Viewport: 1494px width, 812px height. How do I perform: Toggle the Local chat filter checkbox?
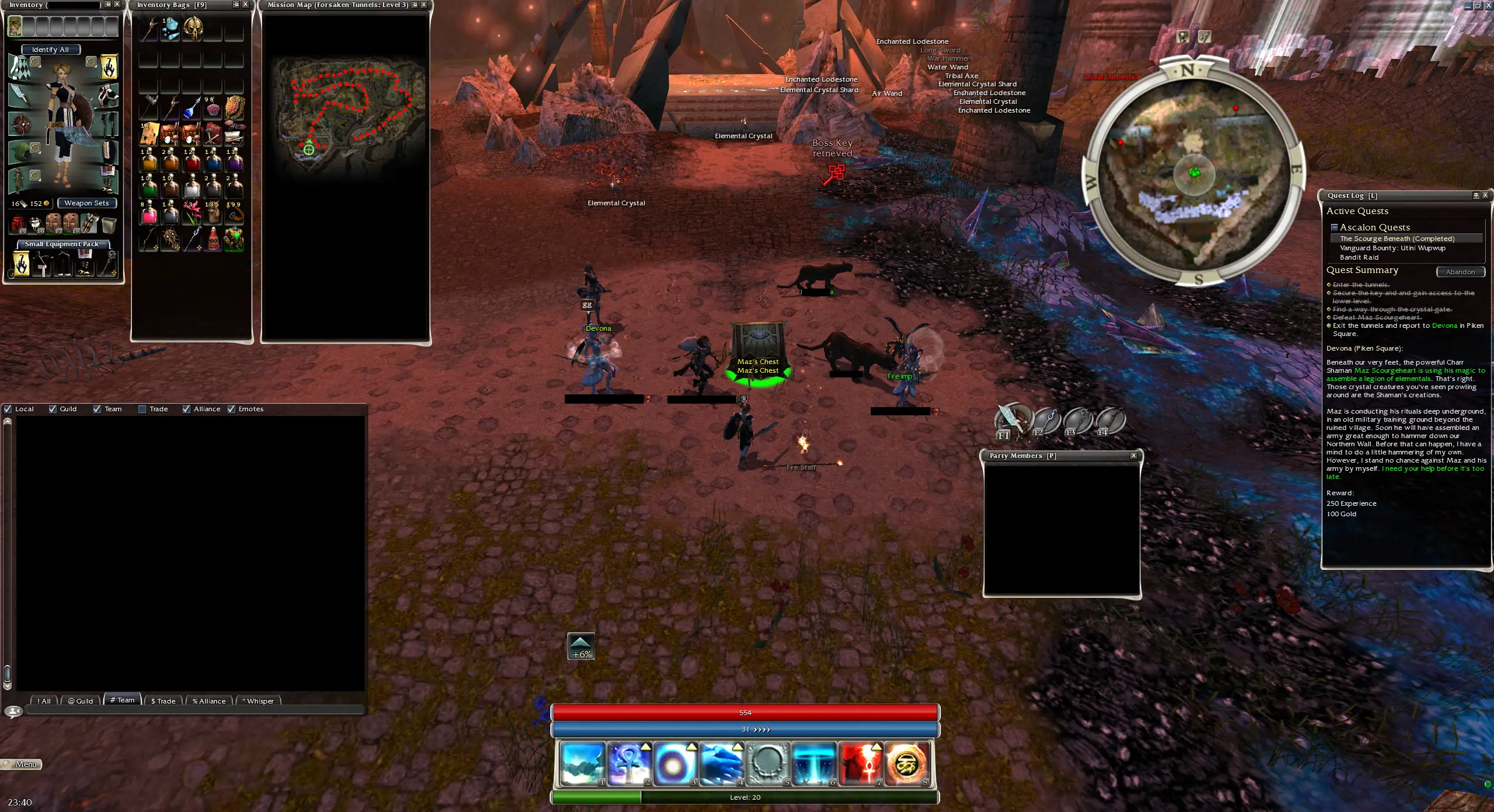pyautogui.click(x=8, y=409)
